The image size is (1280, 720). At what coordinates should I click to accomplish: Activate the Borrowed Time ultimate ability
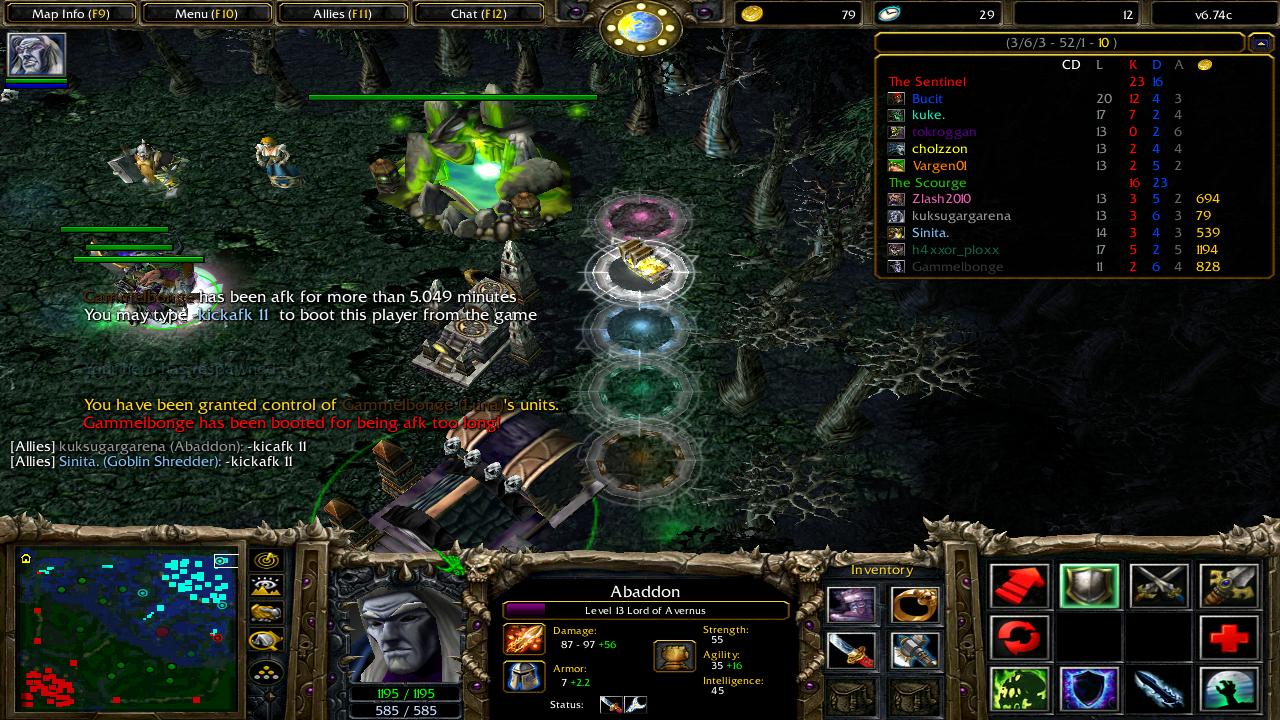click(1228, 689)
